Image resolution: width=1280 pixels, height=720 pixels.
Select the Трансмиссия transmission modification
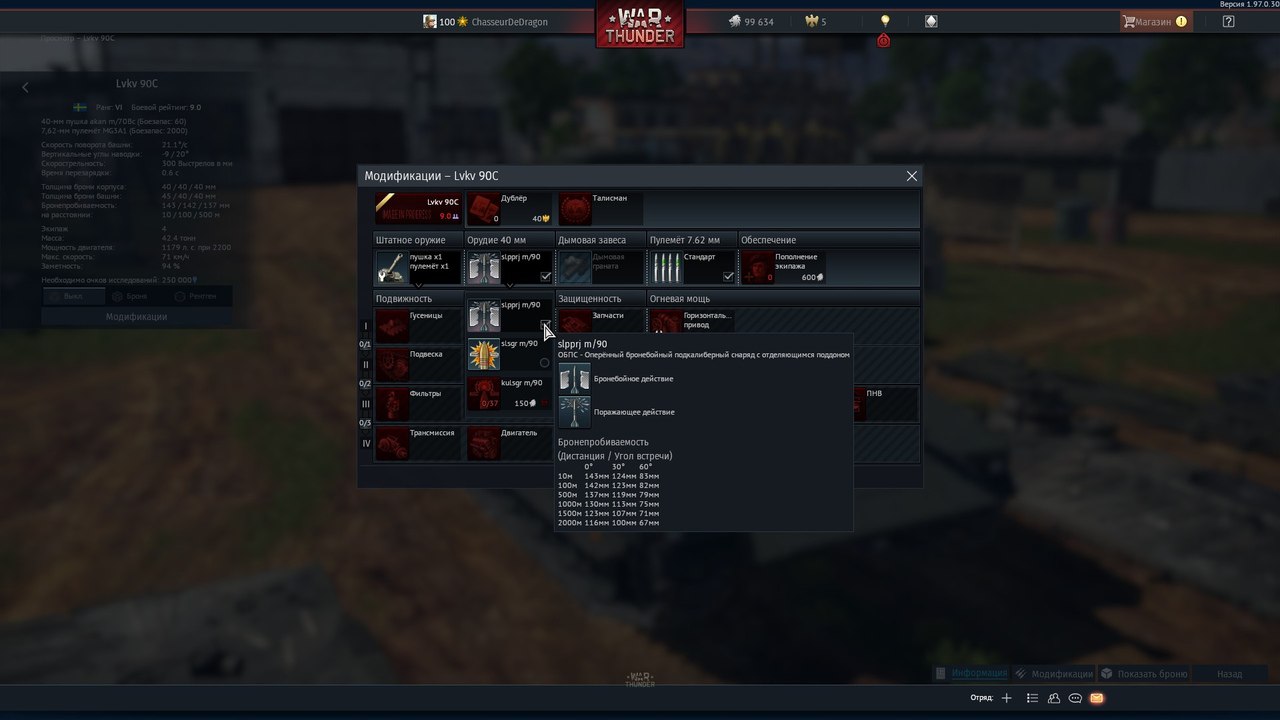[418, 443]
